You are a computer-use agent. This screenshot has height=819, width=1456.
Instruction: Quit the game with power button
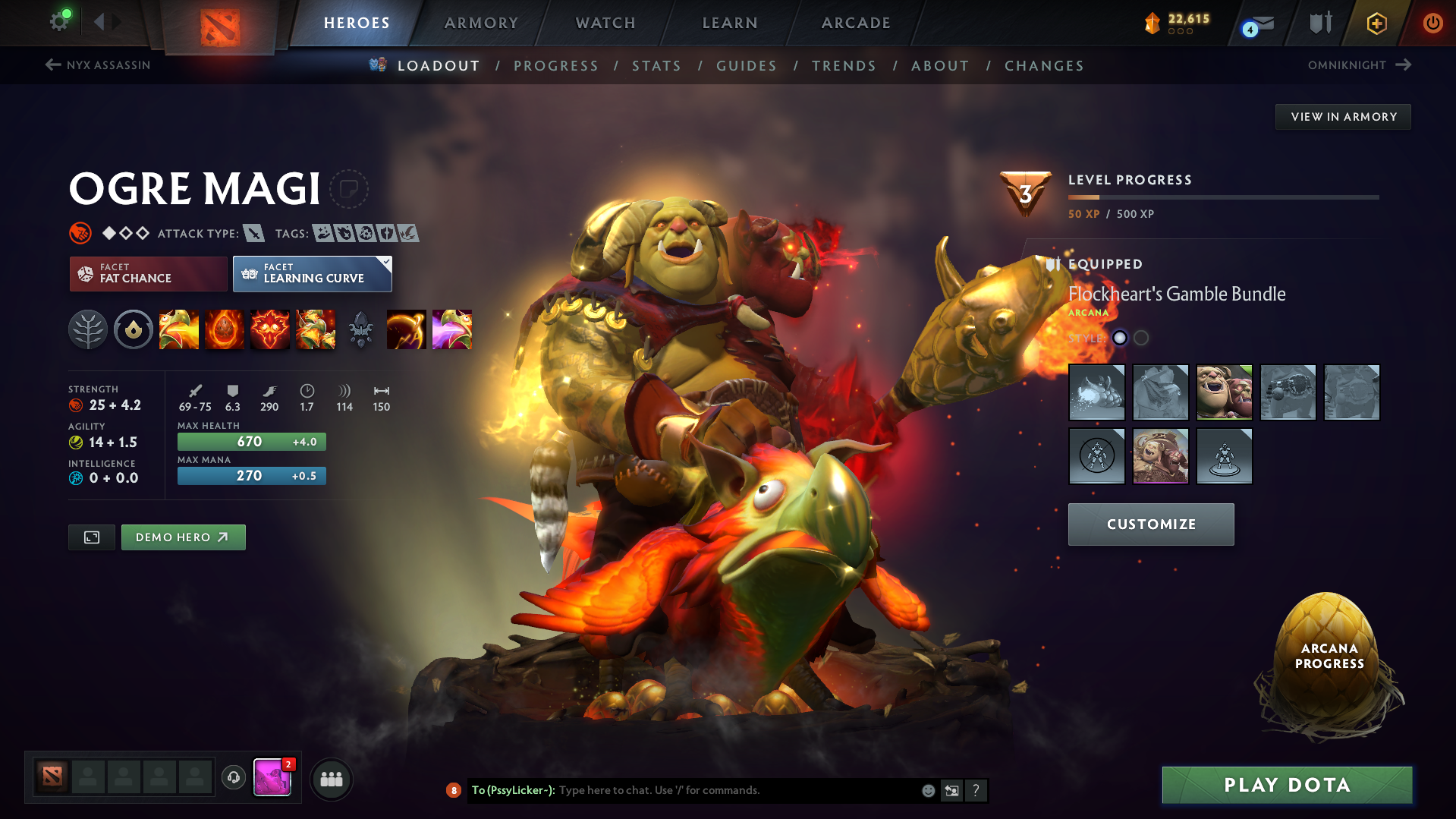1432,23
